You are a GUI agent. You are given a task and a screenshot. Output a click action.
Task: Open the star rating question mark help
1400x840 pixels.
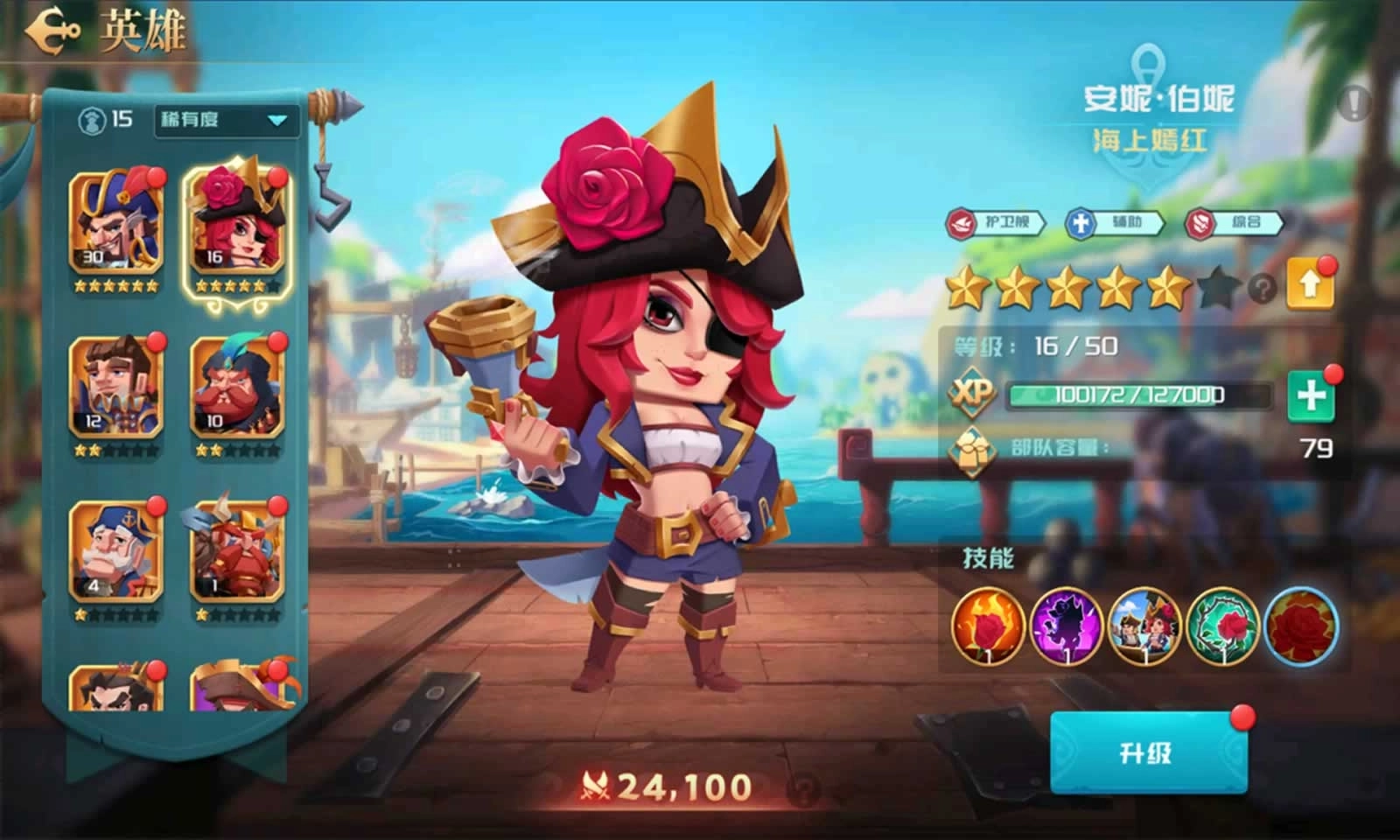(x=1262, y=288)
